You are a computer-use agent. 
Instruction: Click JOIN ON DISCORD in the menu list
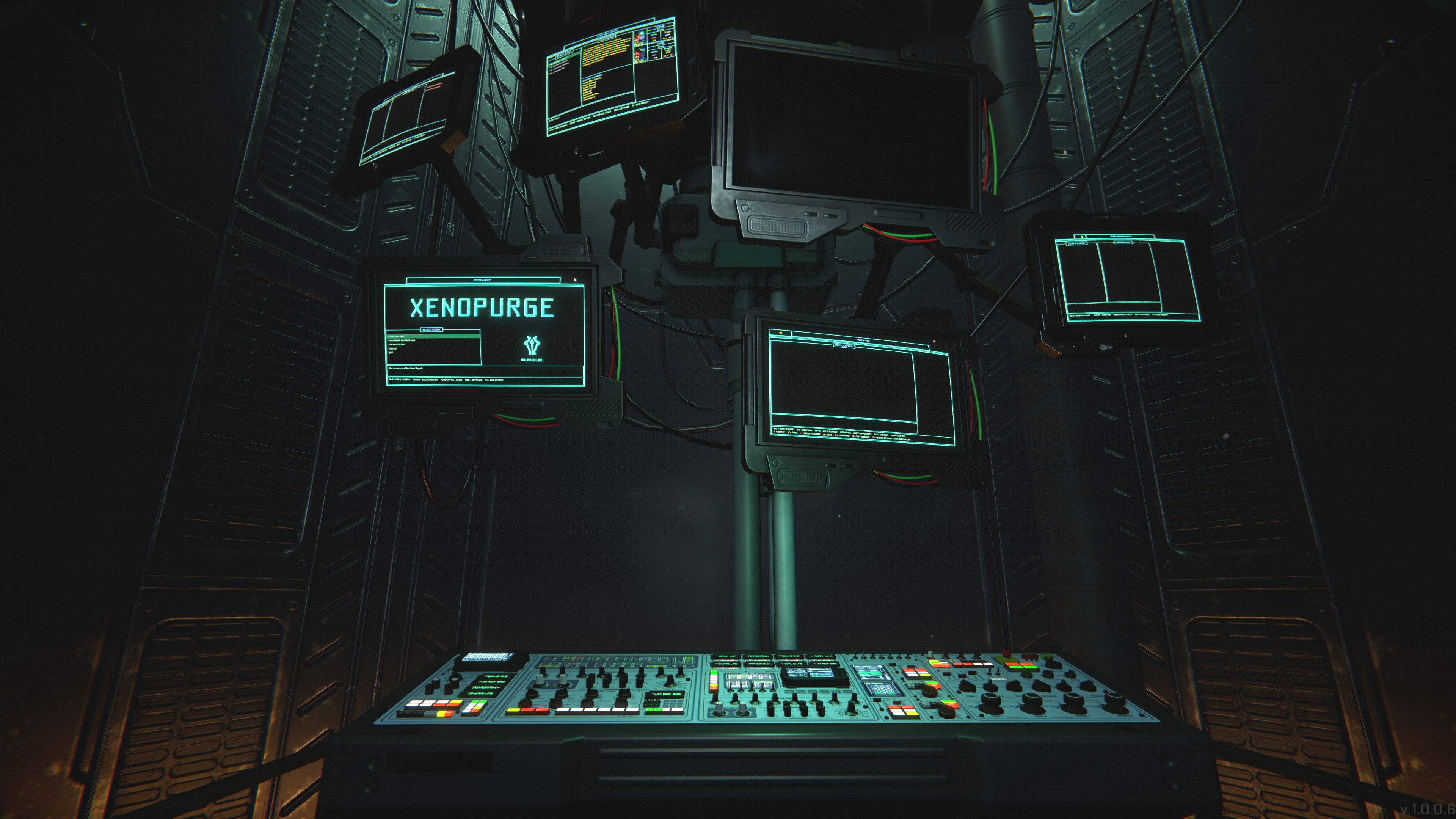pyautogui.click(x=397, y=344)
